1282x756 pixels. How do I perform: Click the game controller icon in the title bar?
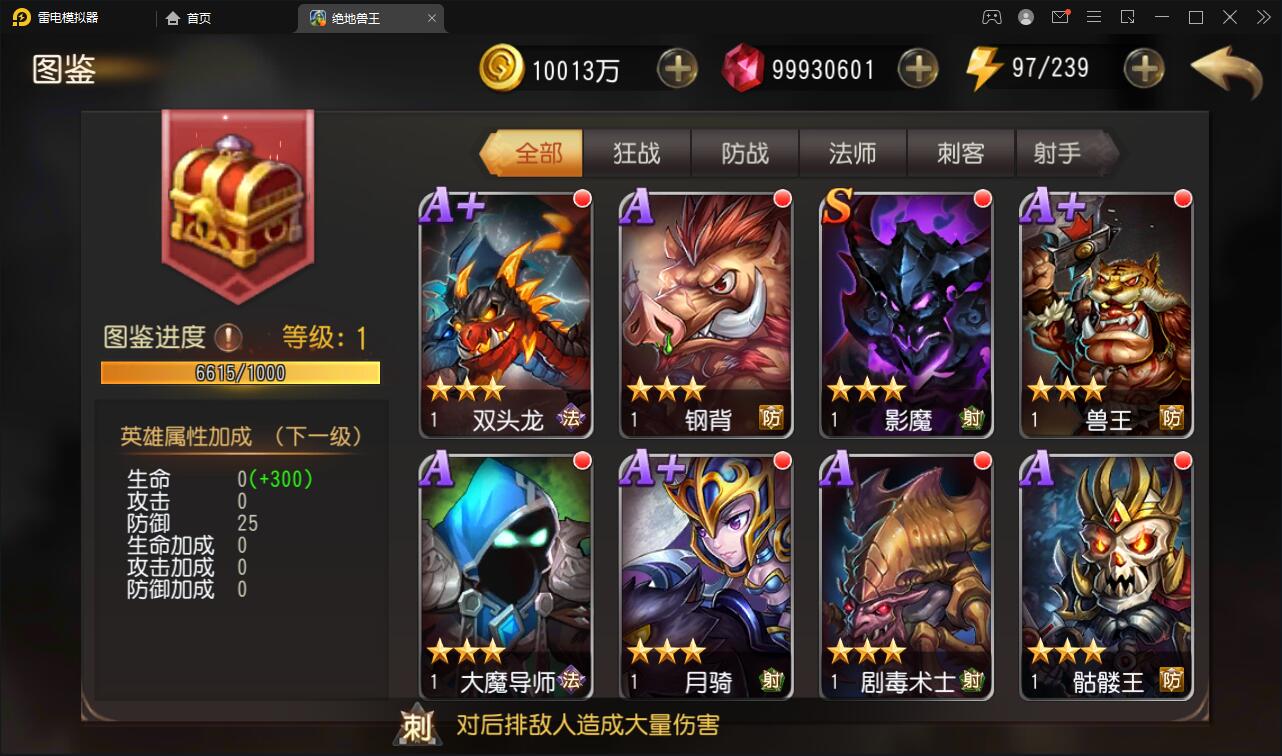(x=991, y=17)
